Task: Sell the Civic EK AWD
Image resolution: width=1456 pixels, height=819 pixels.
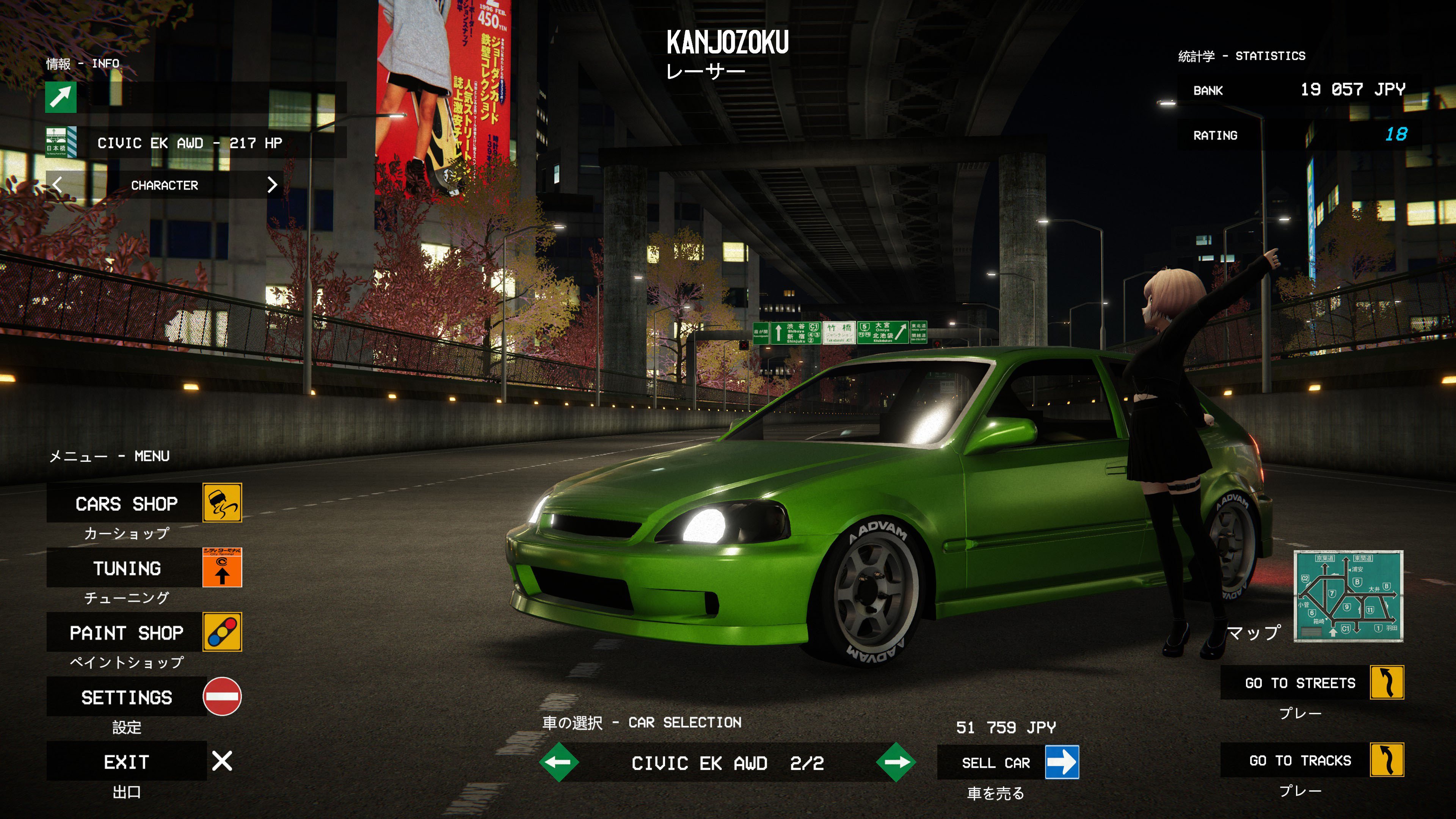Action: pos(996,763)
